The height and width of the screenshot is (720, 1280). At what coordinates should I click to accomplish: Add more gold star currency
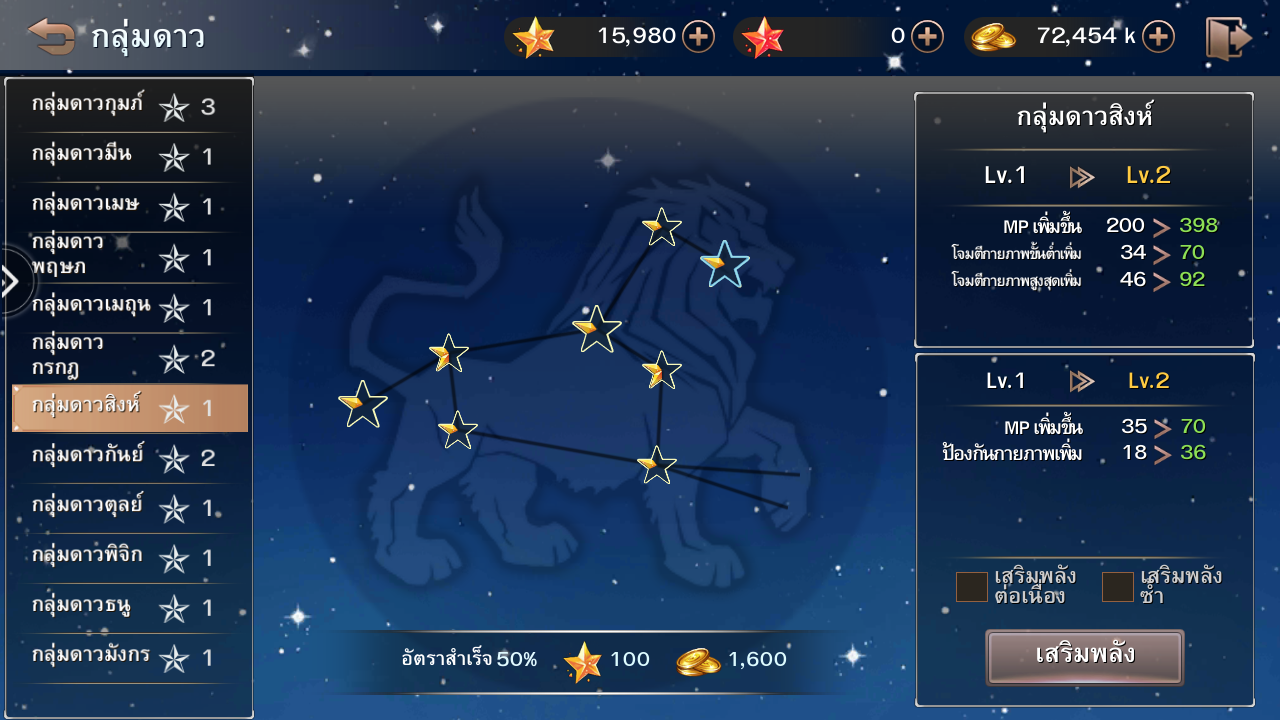[x=698, y=37]
